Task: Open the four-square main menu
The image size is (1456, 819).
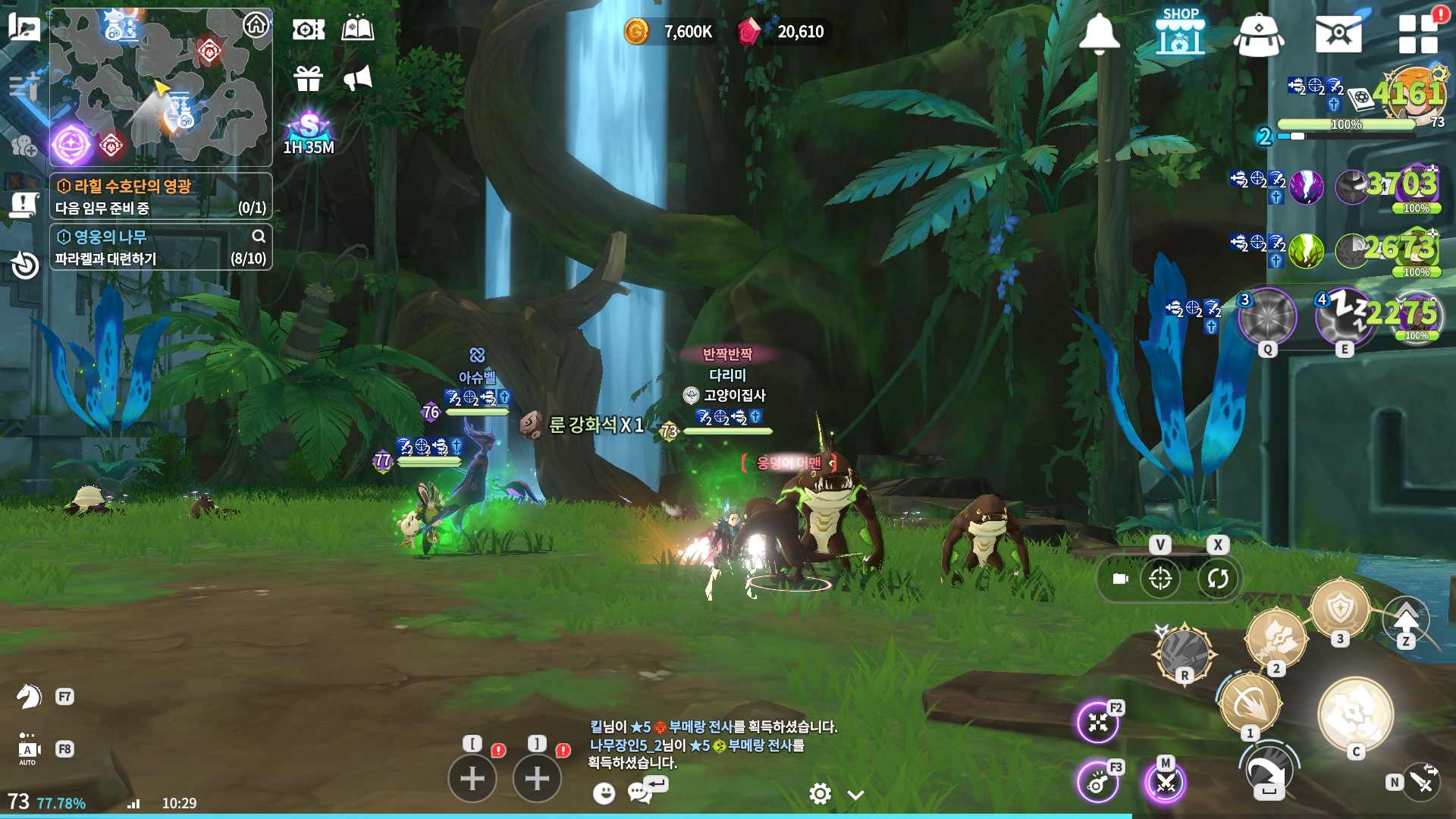Action: pyautogui.click(x=1417, y=34)
